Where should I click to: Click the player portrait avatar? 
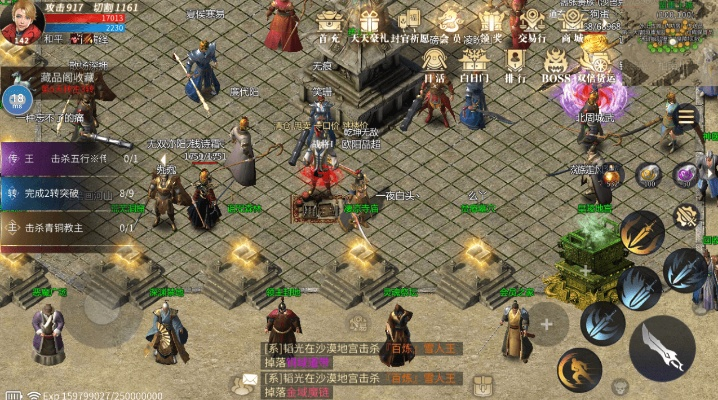(x=26, y=18)
